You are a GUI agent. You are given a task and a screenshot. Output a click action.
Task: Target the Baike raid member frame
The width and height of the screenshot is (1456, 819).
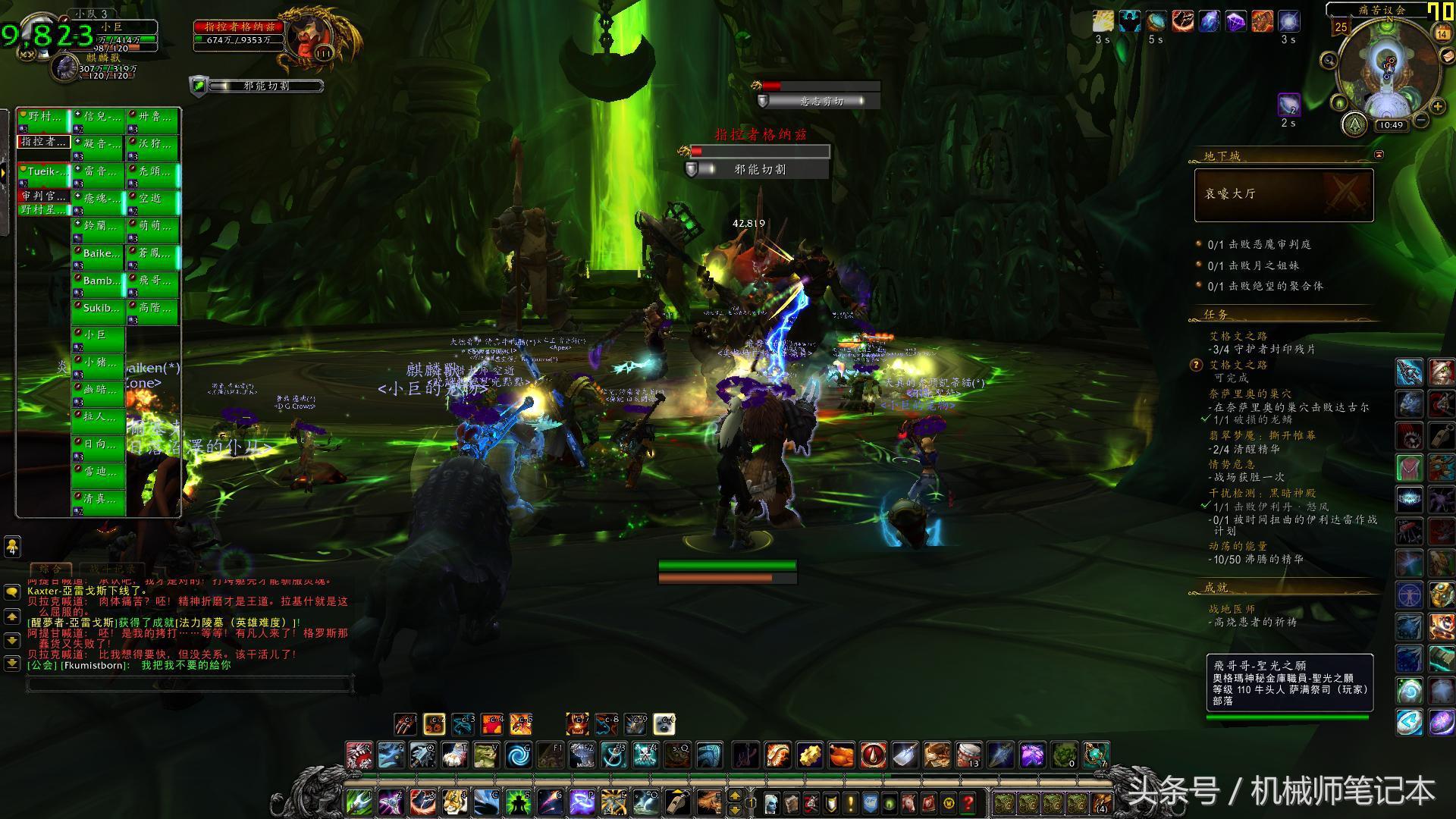pyautogui.click(x=99, y=254)
